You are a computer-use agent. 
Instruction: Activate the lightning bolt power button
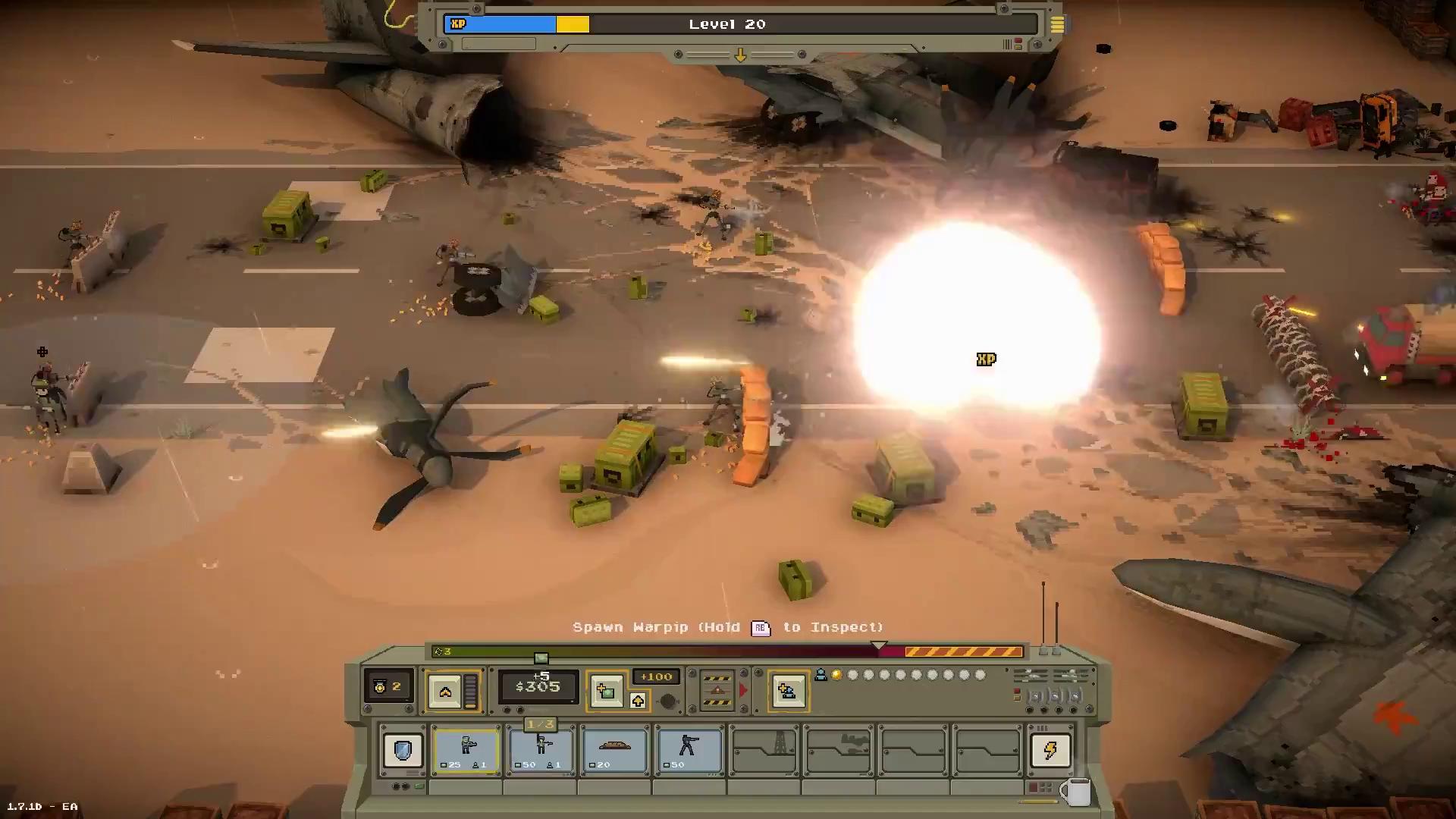pos(1050,750)
